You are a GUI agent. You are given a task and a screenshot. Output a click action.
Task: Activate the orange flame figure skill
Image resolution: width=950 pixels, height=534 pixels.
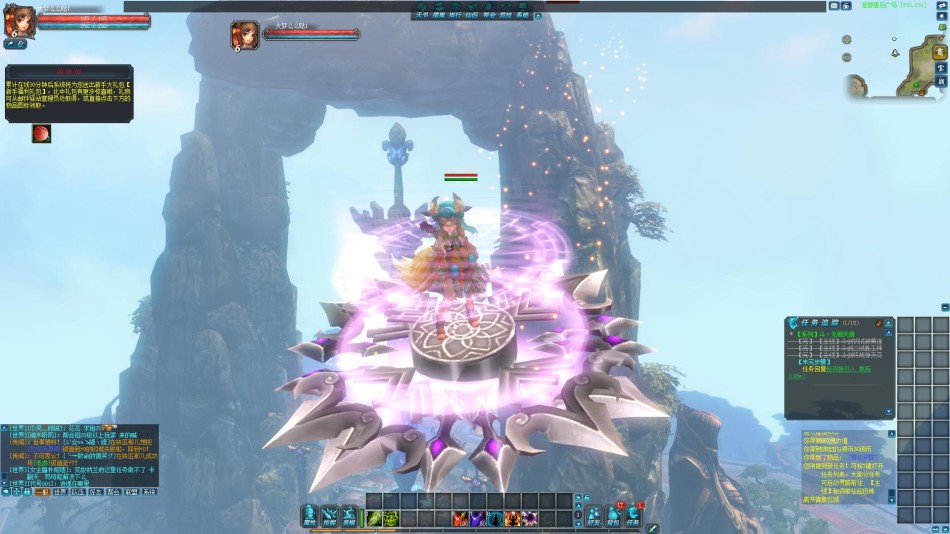click(511, 517)
